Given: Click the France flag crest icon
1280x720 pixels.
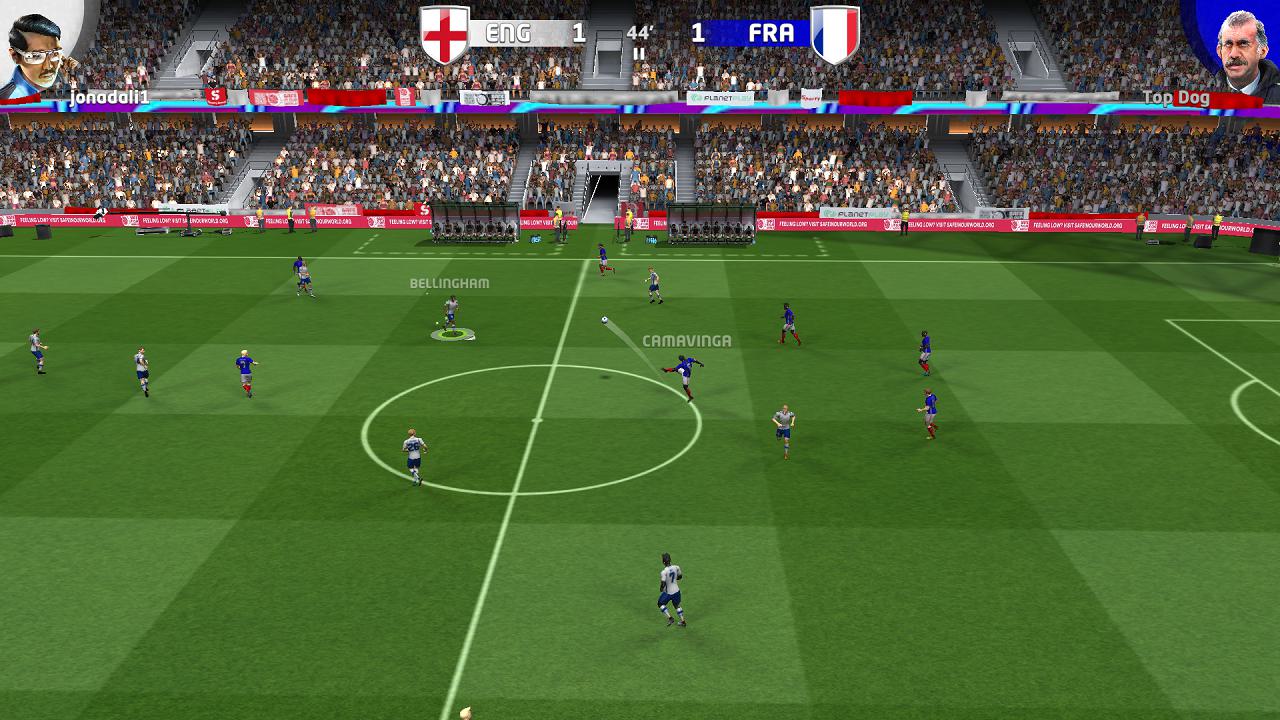Looking at the screenshot, I should 833,31.
